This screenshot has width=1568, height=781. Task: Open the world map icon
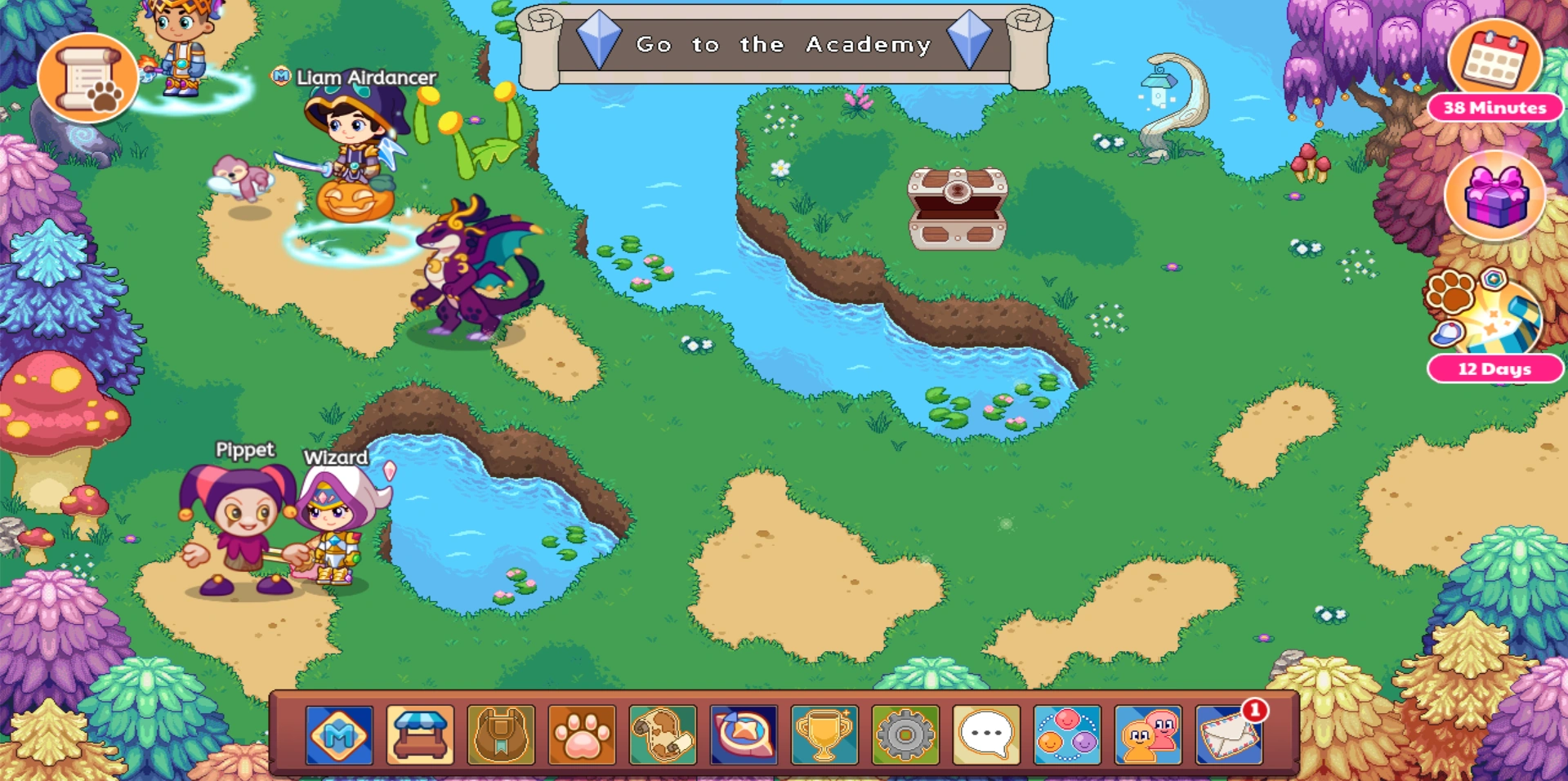point(740,737)
